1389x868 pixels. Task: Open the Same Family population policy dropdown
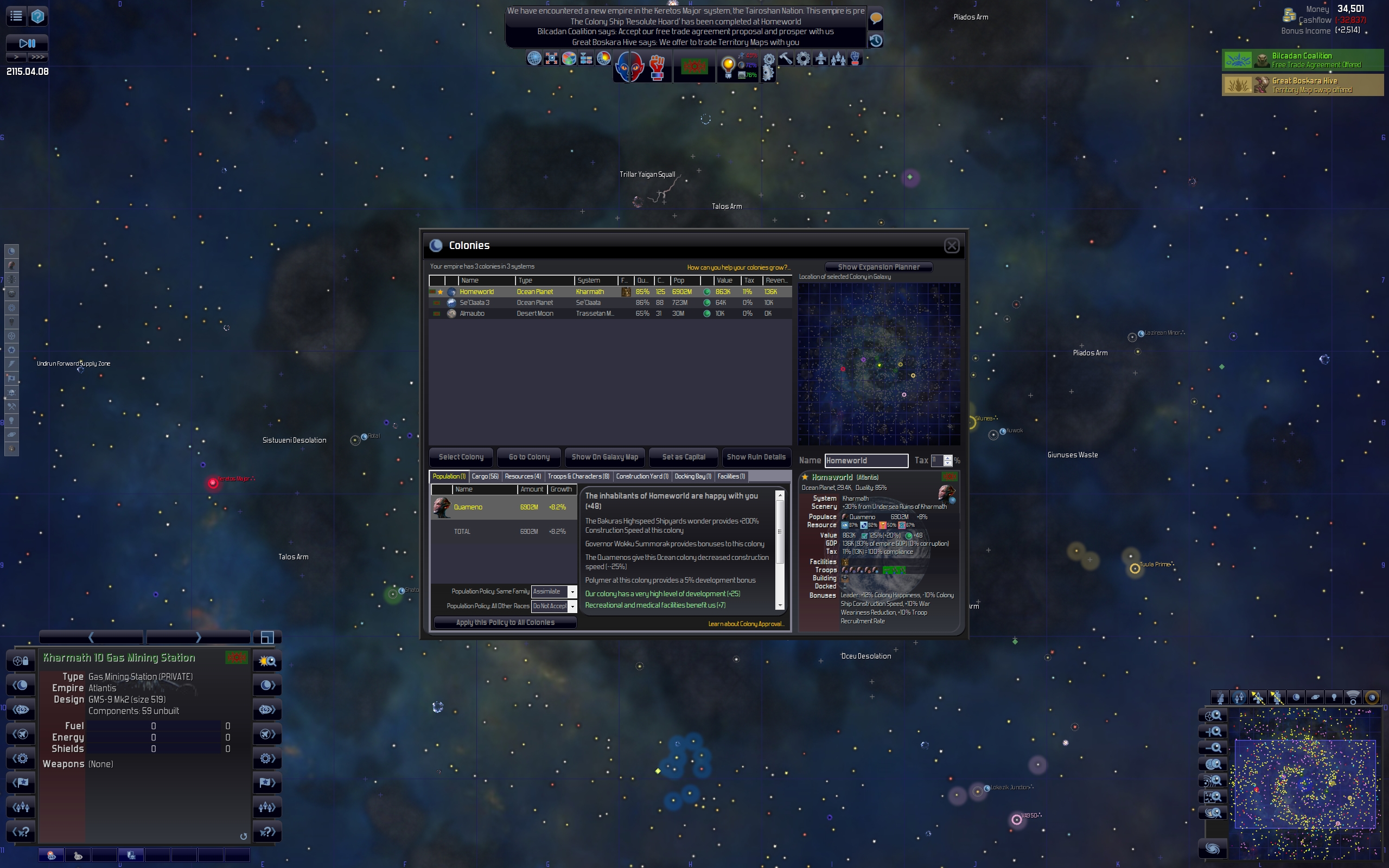click(x=572, y=592)
